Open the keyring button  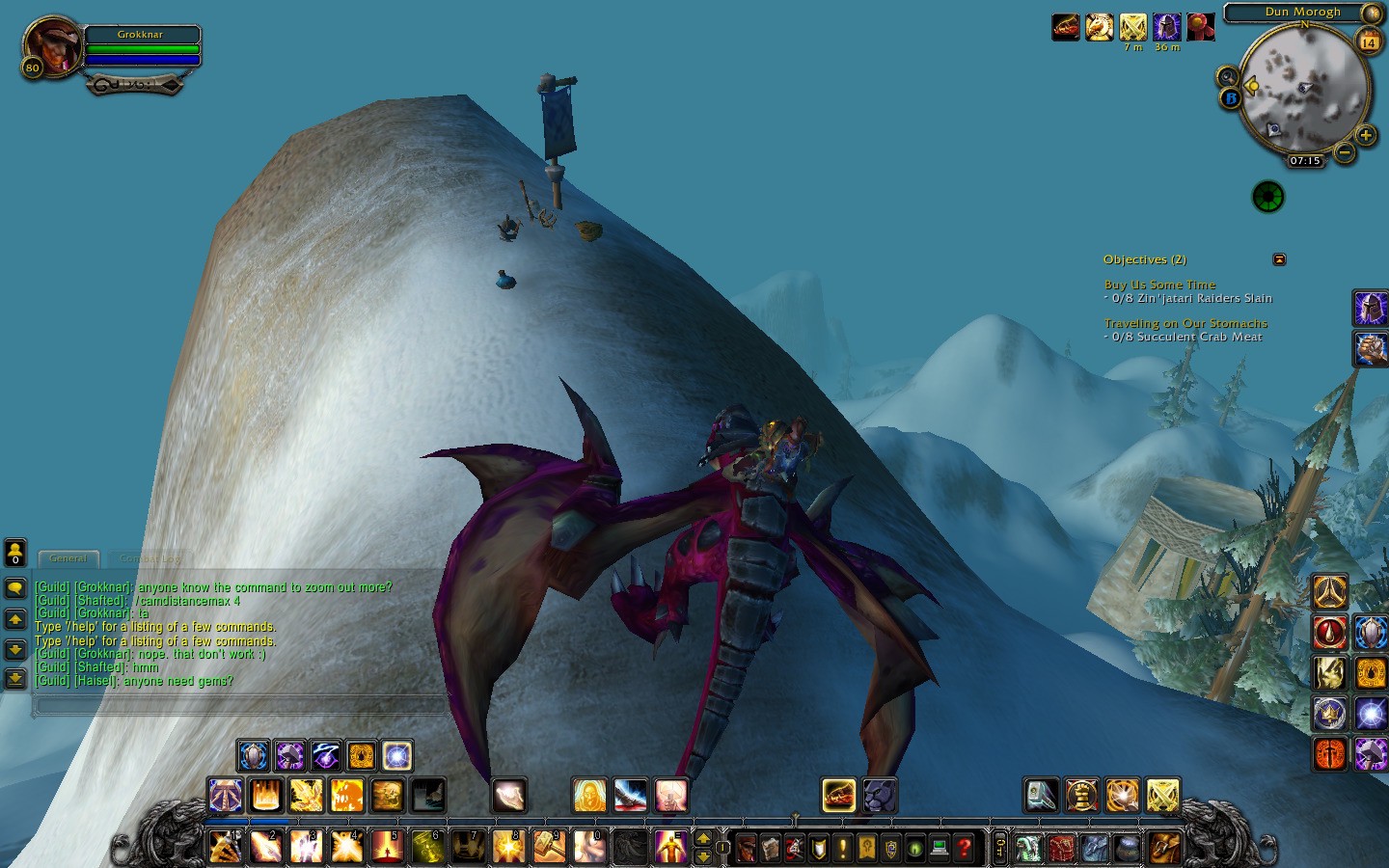point(1000,848)
